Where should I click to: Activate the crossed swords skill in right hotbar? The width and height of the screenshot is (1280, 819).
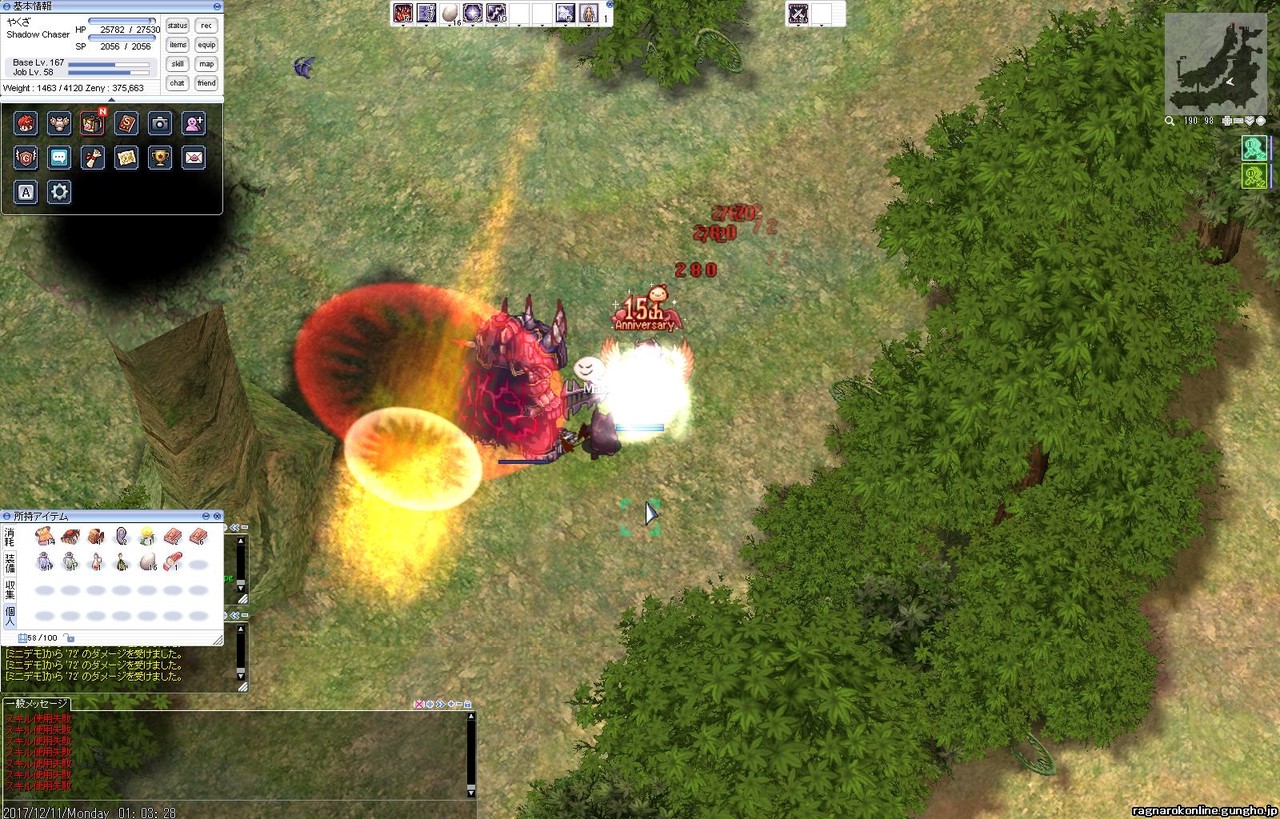798,13
